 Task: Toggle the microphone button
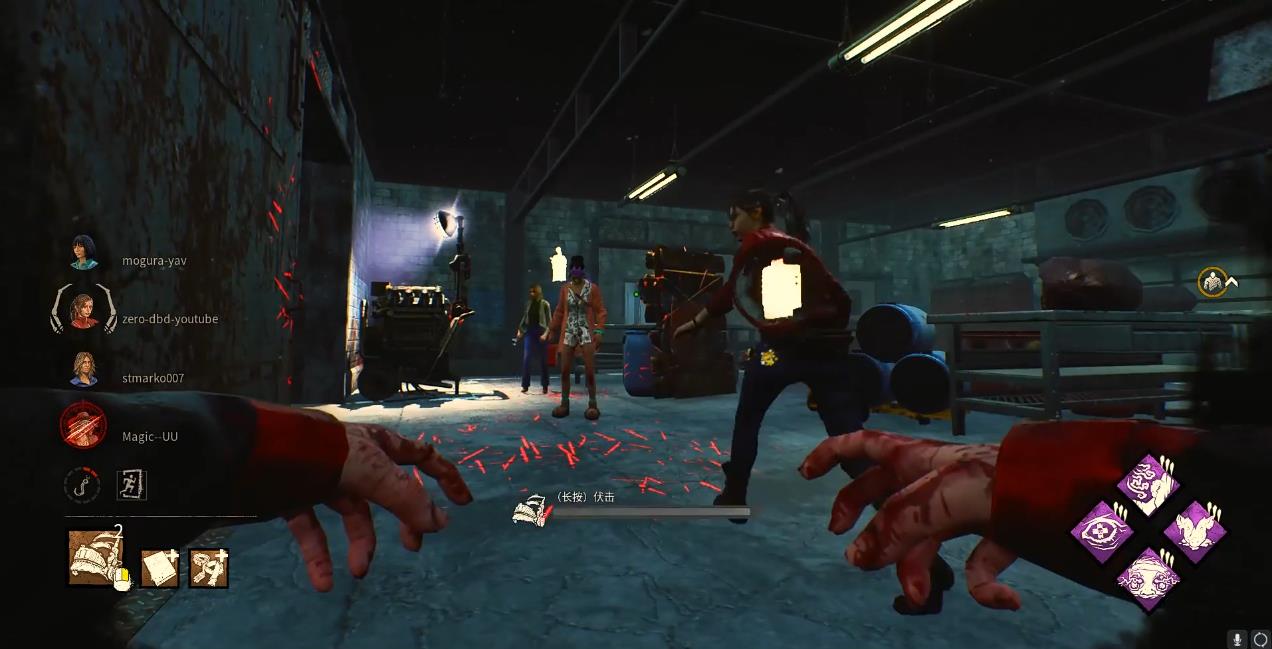click(1238, 638)
